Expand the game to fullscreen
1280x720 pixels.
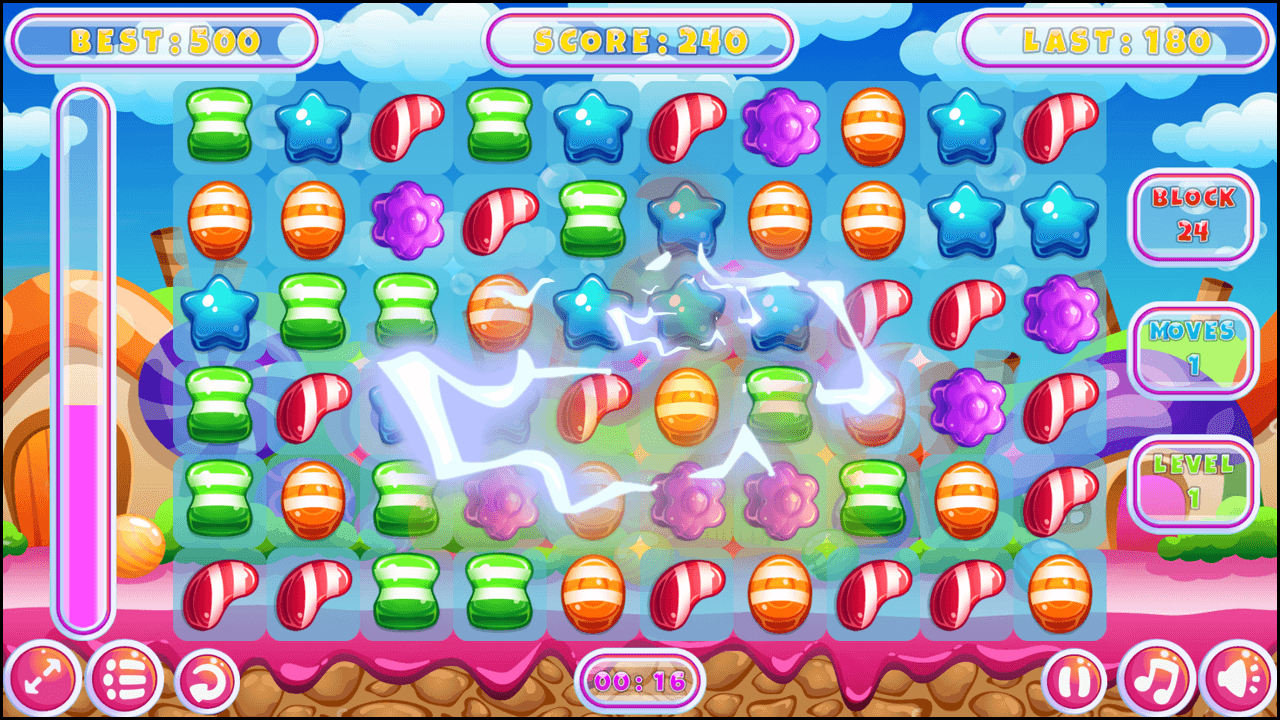point(41,678)
